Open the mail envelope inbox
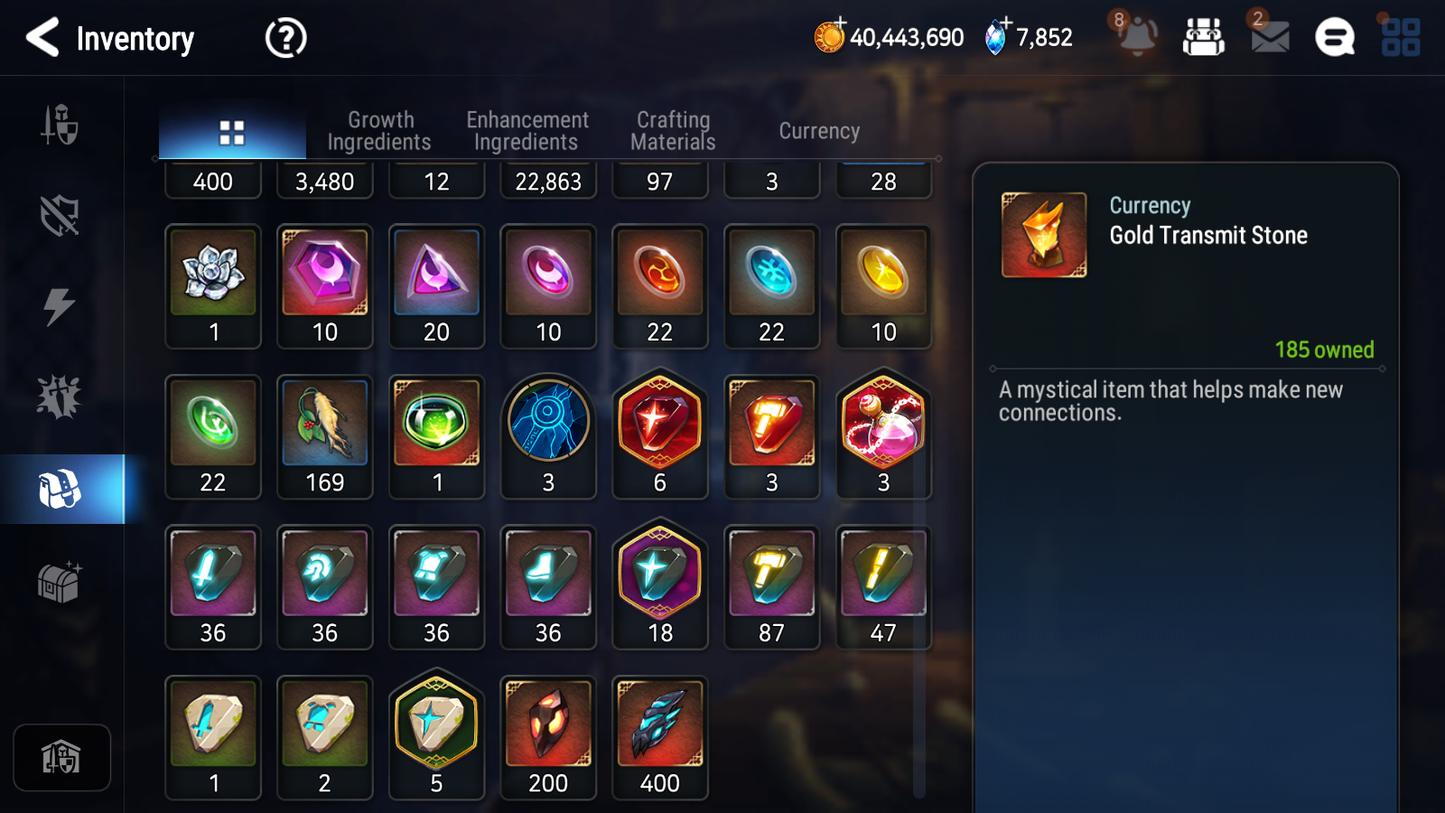1445x813 pixels. 1269,37
